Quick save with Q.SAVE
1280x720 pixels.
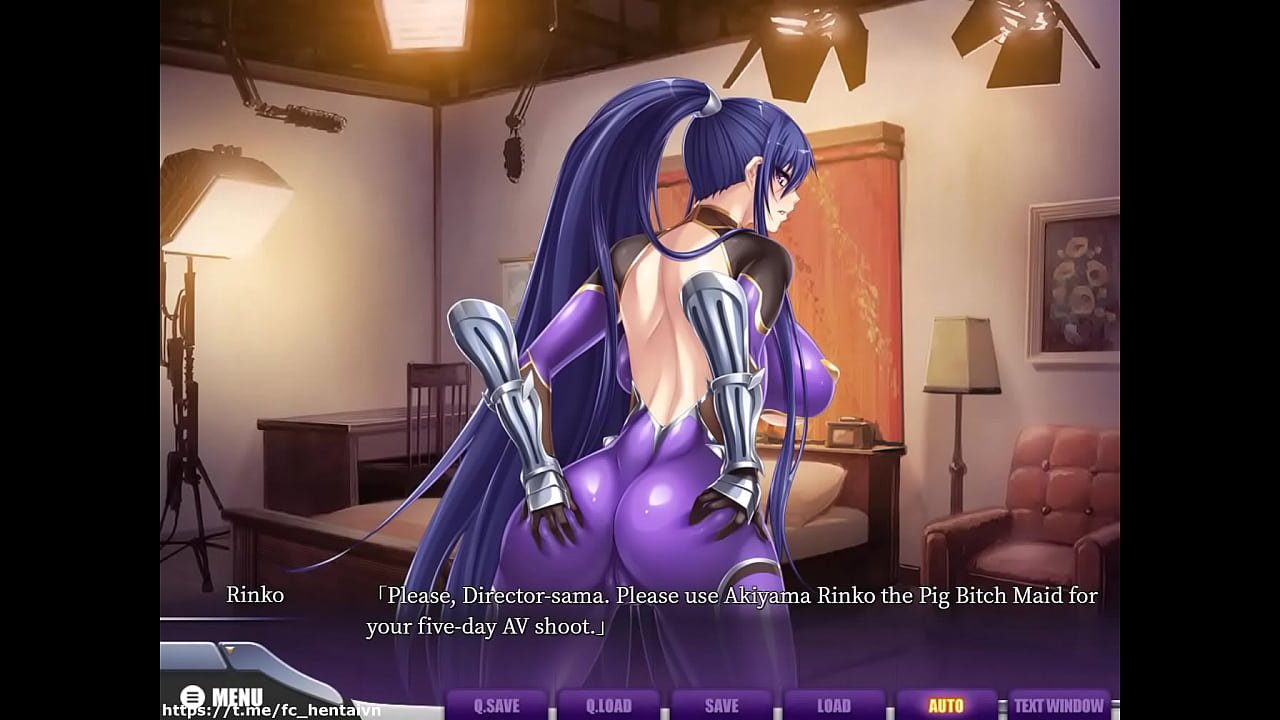click(x=496, y=705)
